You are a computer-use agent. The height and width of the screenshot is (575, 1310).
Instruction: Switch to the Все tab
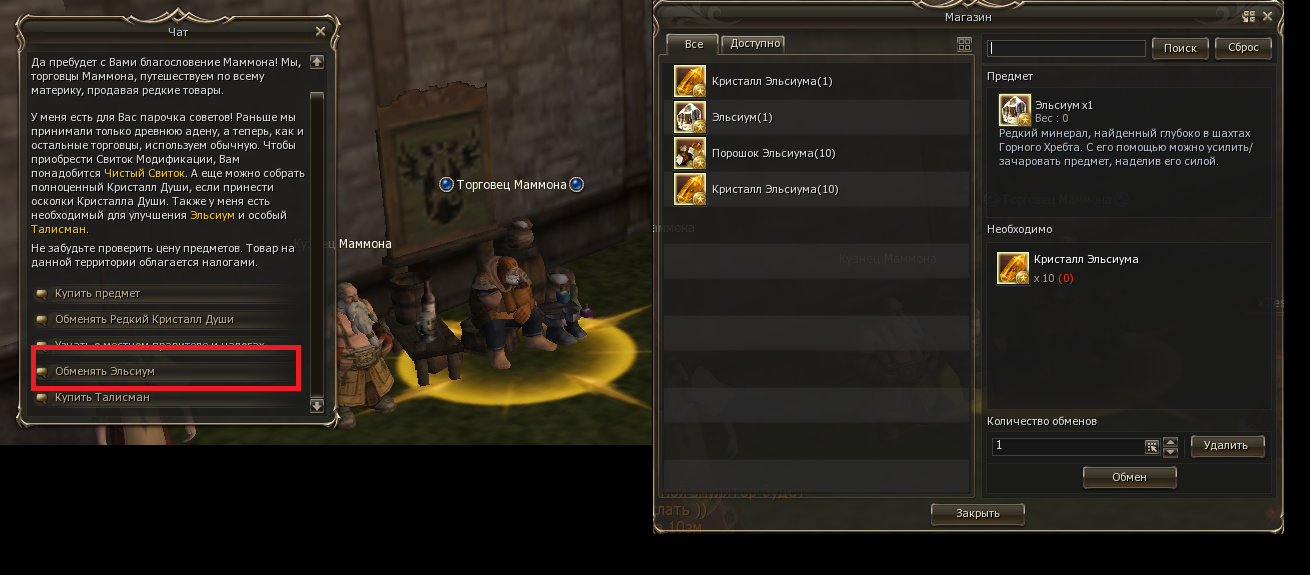point(694,45)
